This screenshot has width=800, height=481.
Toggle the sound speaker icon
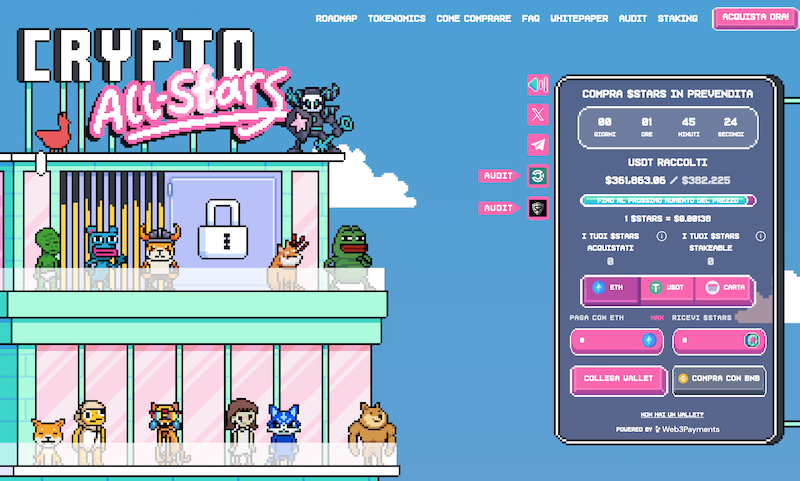coord(538,85)
